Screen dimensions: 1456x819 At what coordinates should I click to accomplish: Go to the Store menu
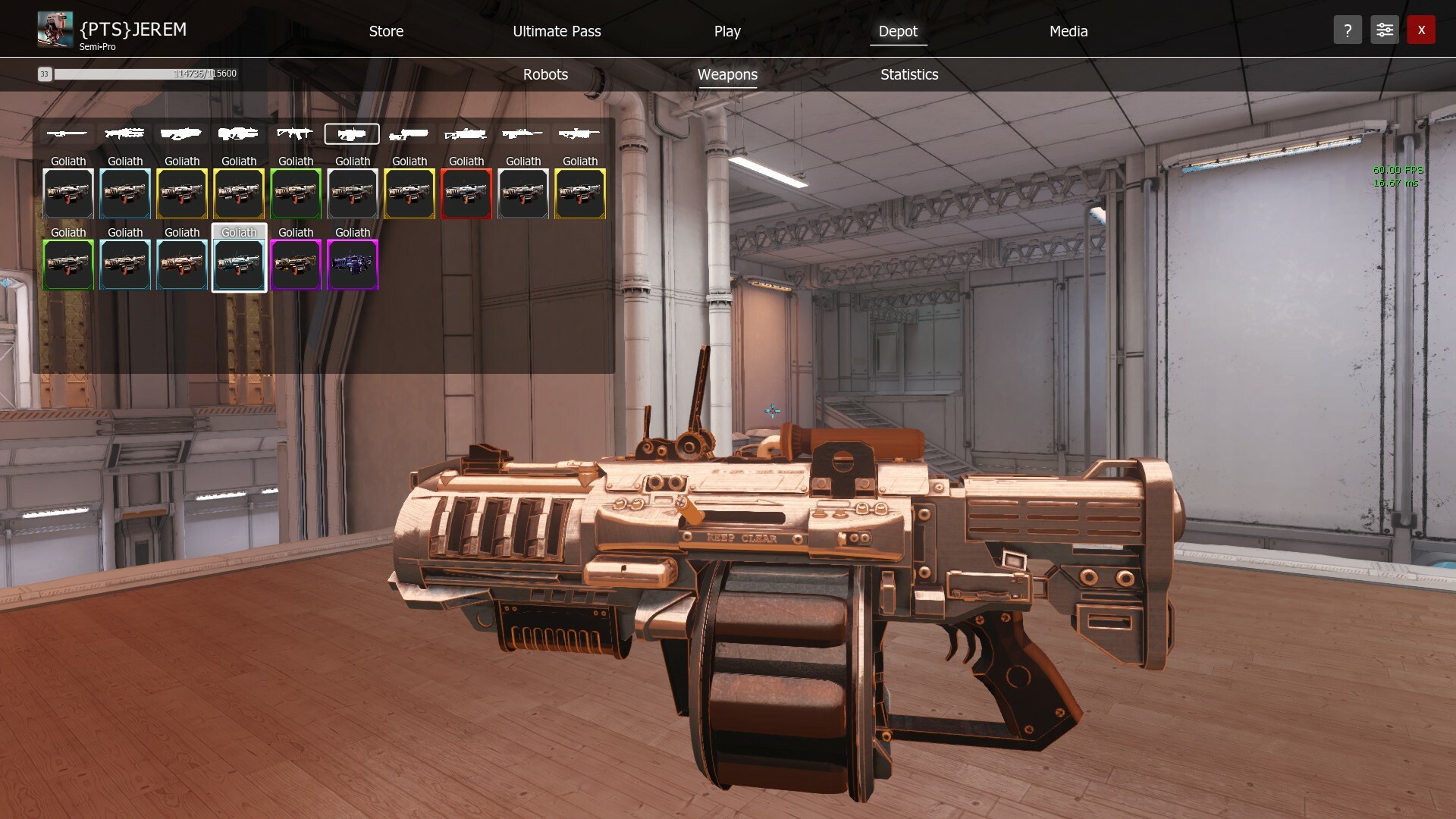pos(385,31)
